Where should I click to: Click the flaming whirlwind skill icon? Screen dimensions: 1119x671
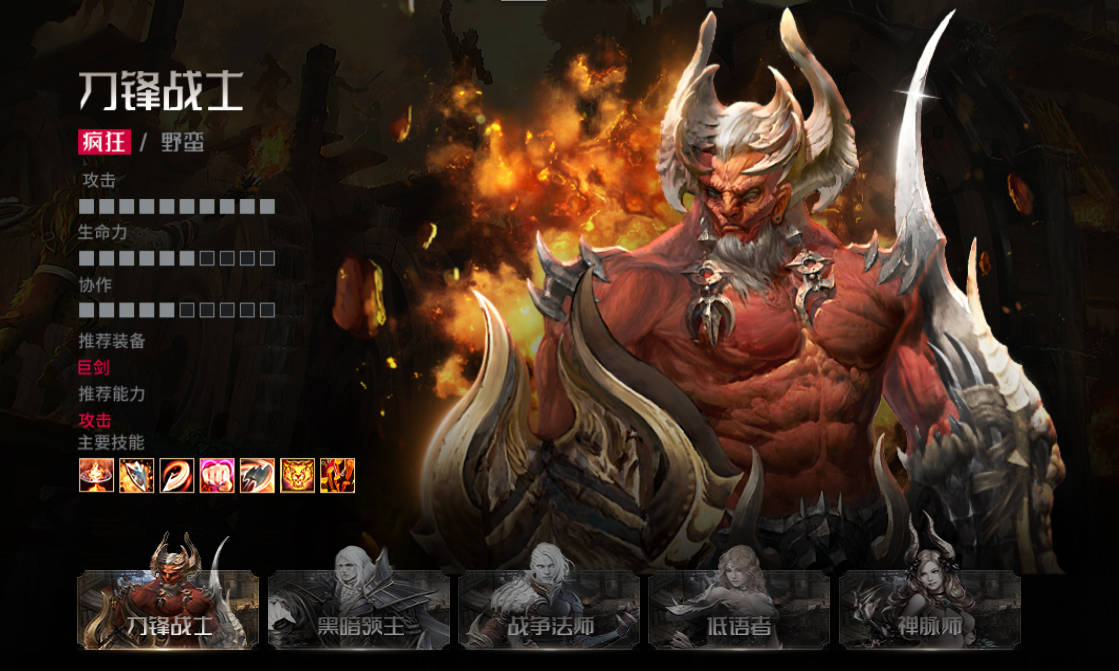click(x=97, y=476)
